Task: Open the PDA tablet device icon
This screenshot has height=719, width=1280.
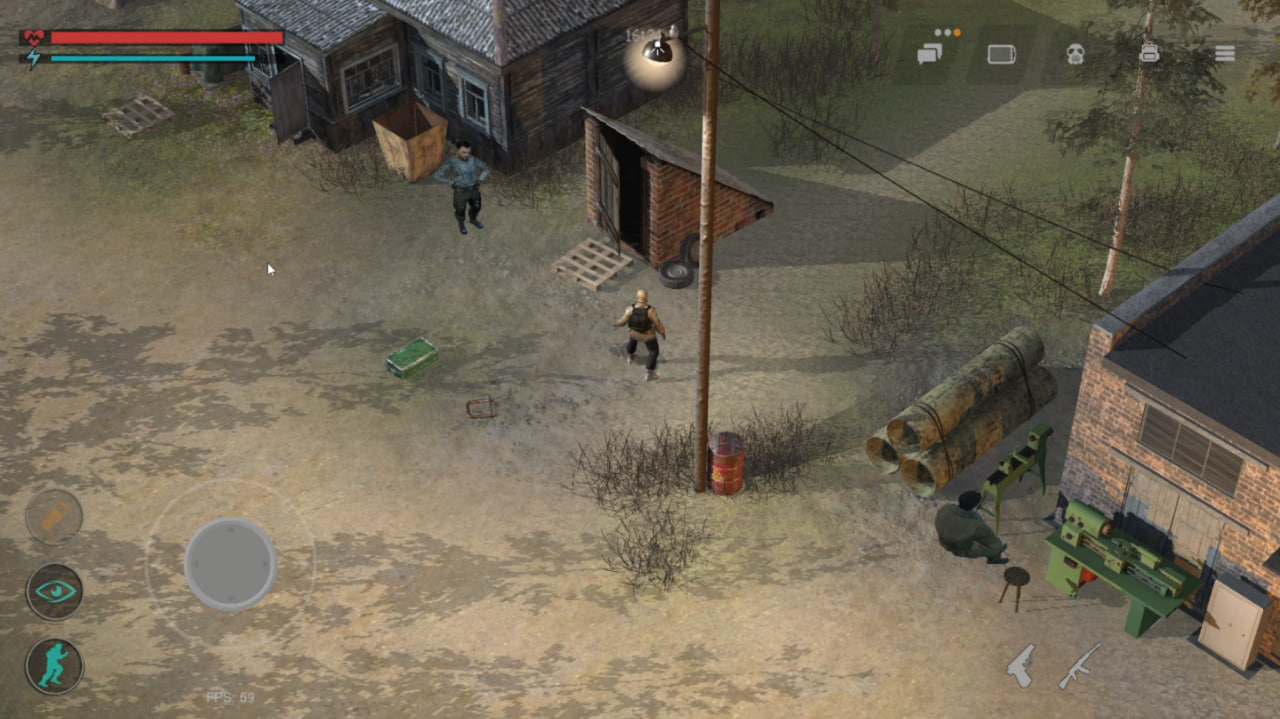Action: point(1001,54)
